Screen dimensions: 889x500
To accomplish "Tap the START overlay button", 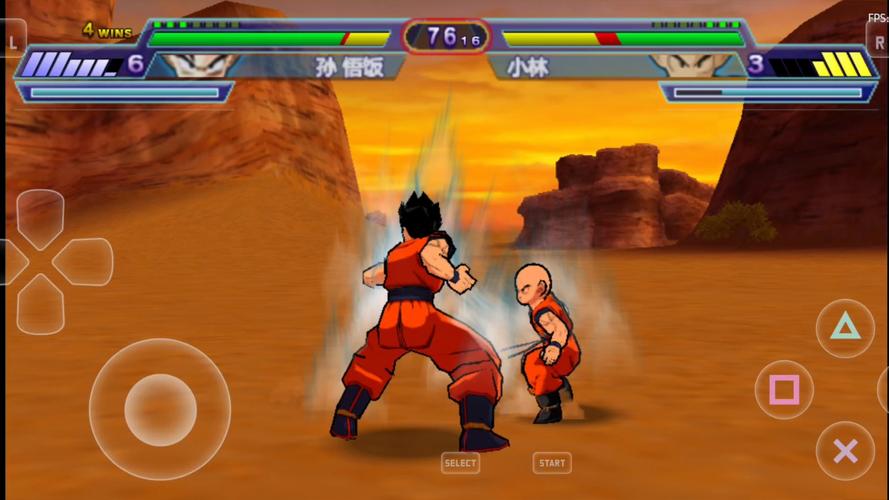I will (x=552, y=463).
